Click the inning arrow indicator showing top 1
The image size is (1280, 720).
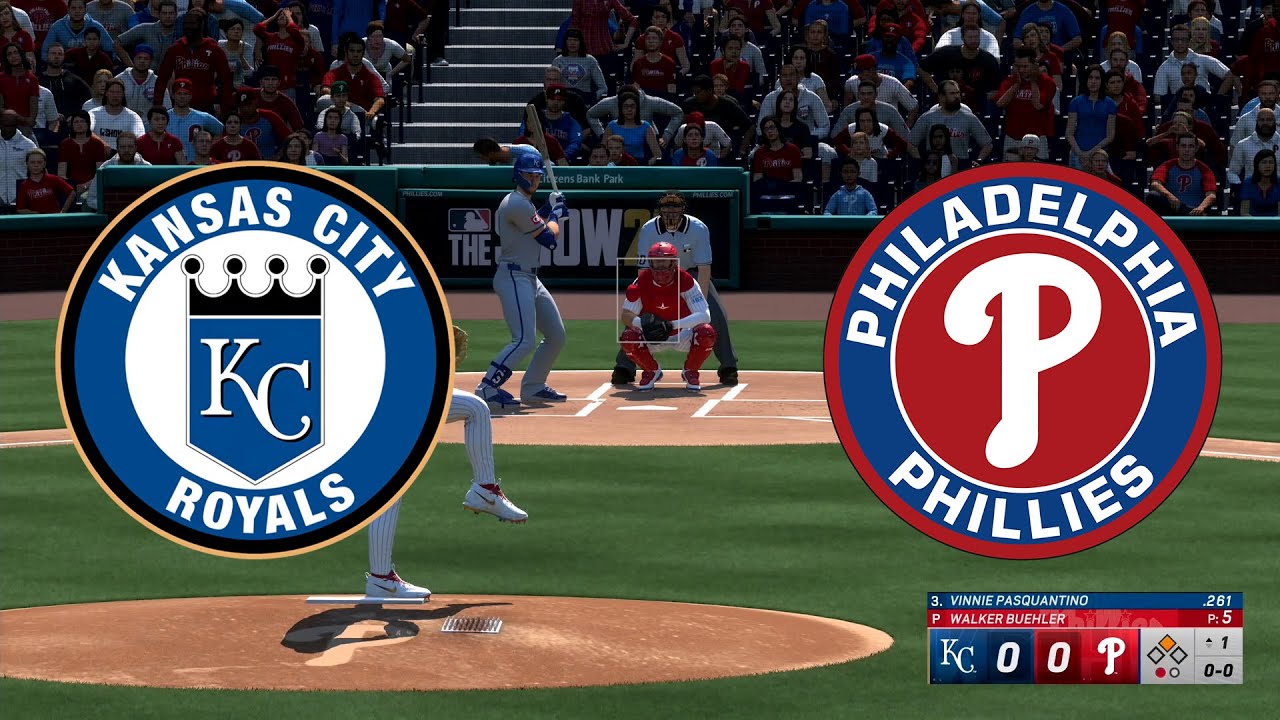(1209, 644)
